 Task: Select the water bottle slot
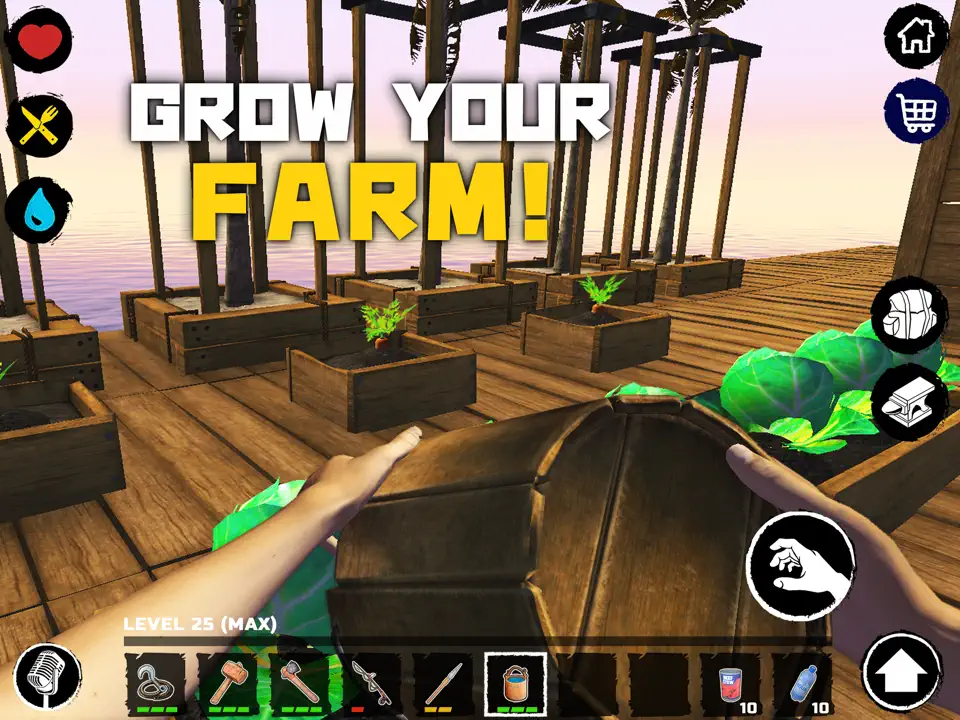[802, 685]
